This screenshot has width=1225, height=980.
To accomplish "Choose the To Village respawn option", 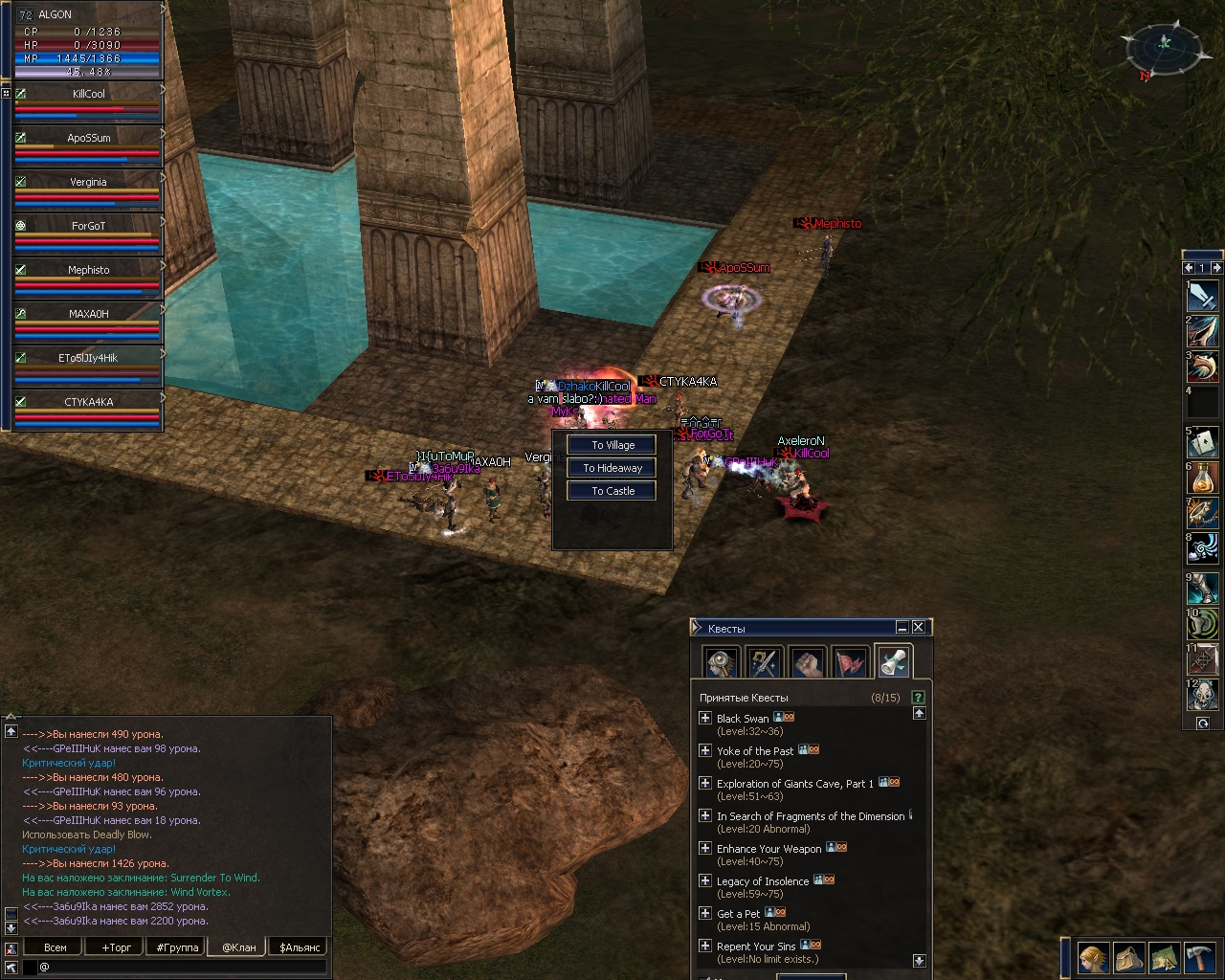I will point(612,445).
